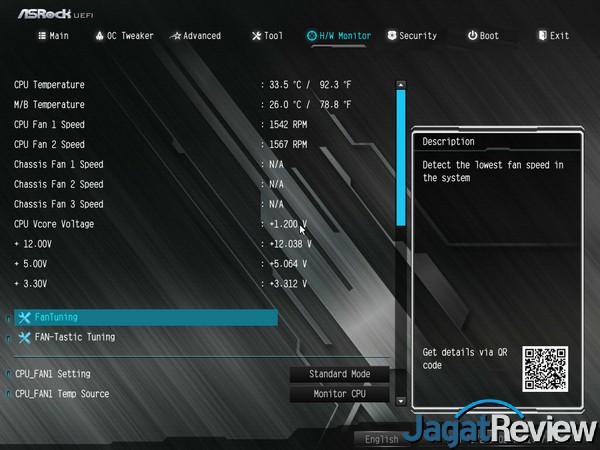The image size is (600, 450).
Task: Choose the Exit tab
Action: pos(553,36)
